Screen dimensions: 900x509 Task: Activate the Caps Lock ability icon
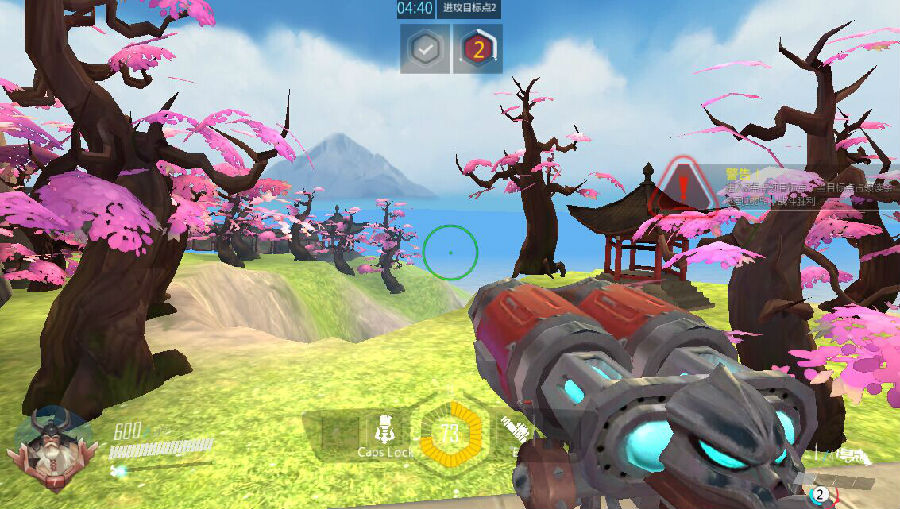tap(384, 430)
